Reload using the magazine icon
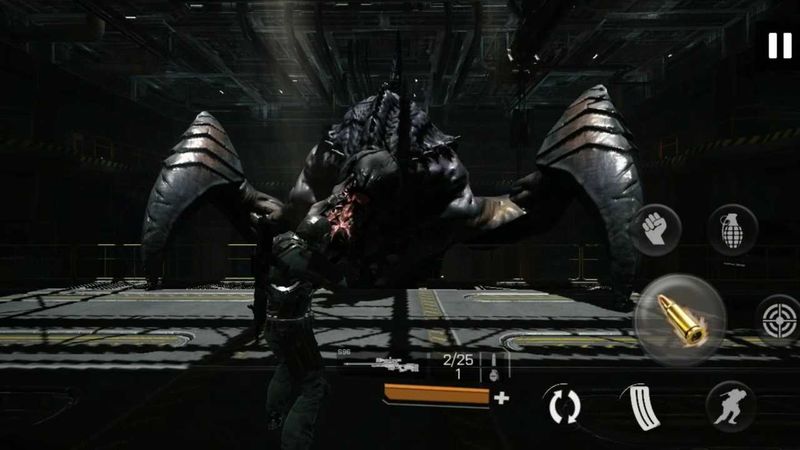The height and width of the screenshot is (450, 800). pyautogui.click(x=638, y=405)
